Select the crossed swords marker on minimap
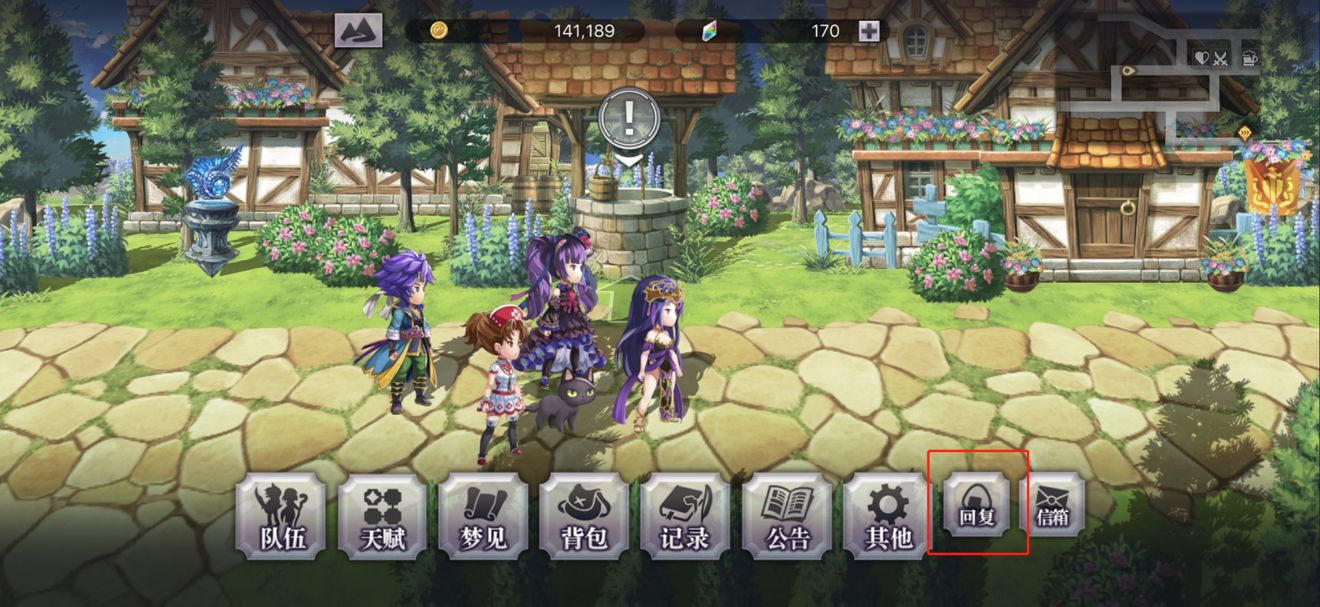This screenshot has height=607, width=1320. 1220,57
